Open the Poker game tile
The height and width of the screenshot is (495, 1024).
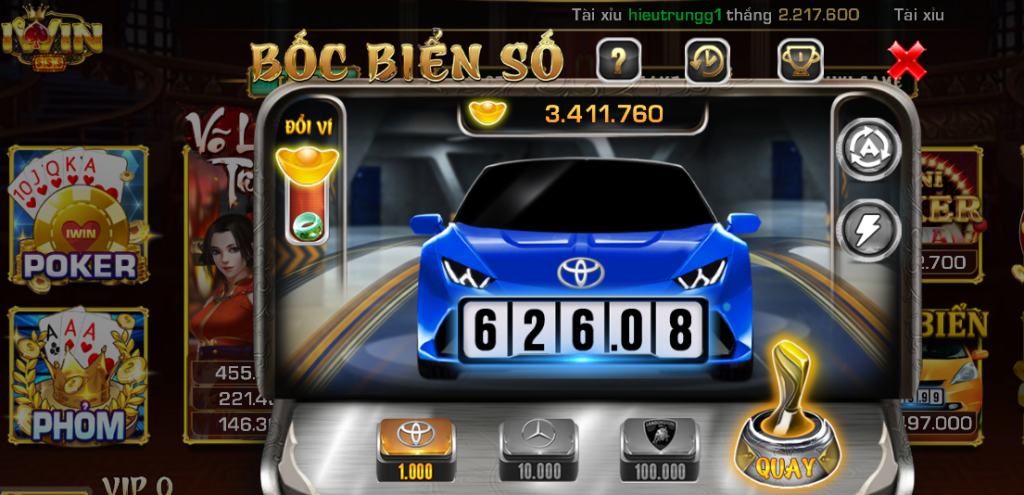coord(79,215)
